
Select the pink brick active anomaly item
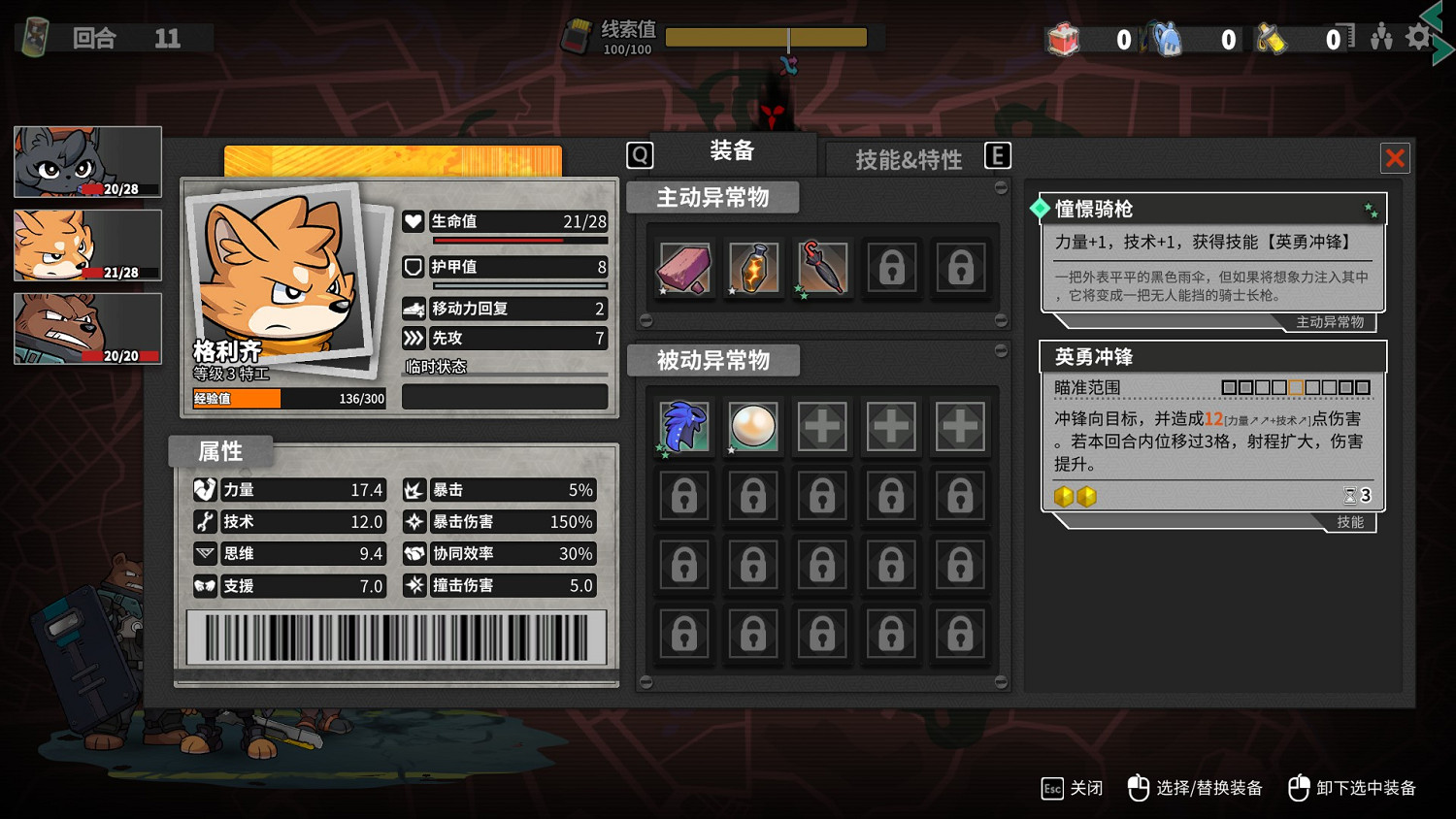684,269
